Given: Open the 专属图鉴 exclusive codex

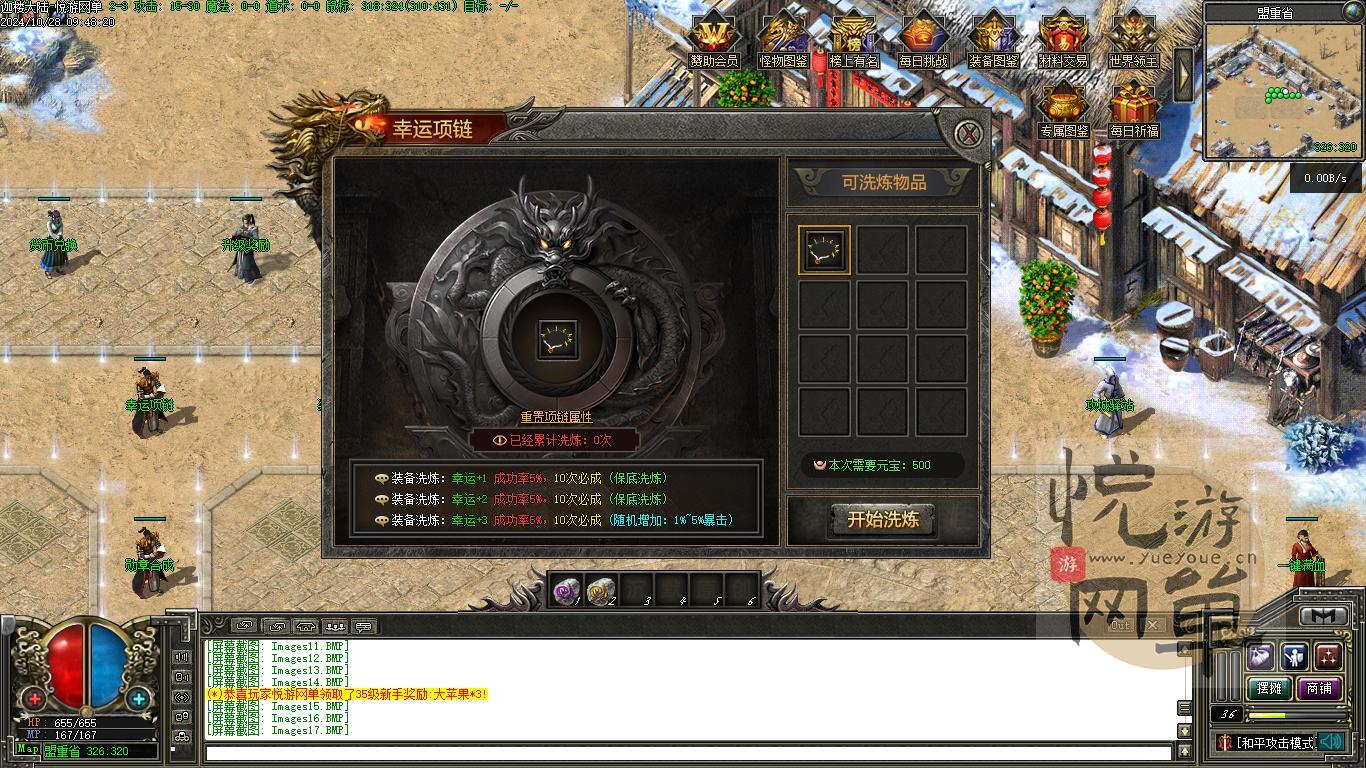Looking at the screenshot, I should (1063, 109).
